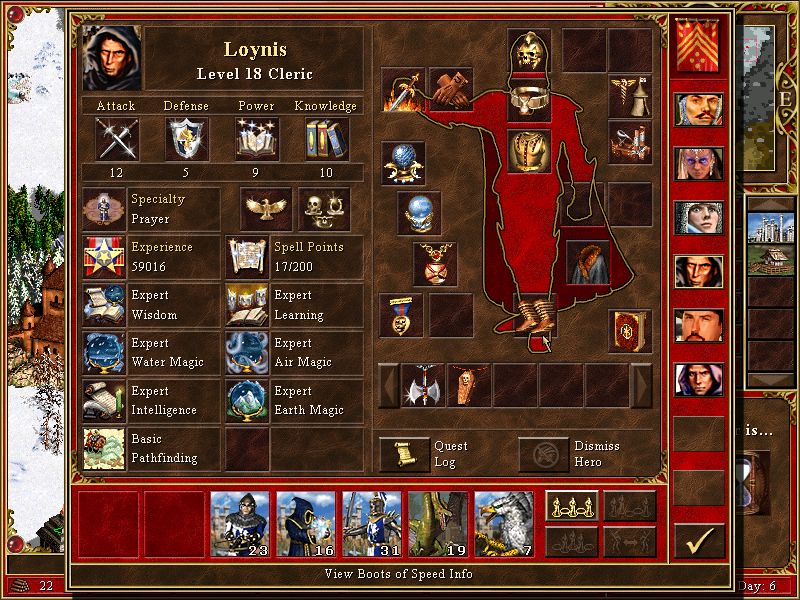Dismiss Hero button
Viewport: 800px width, 600px height.
tap(541, 454)
